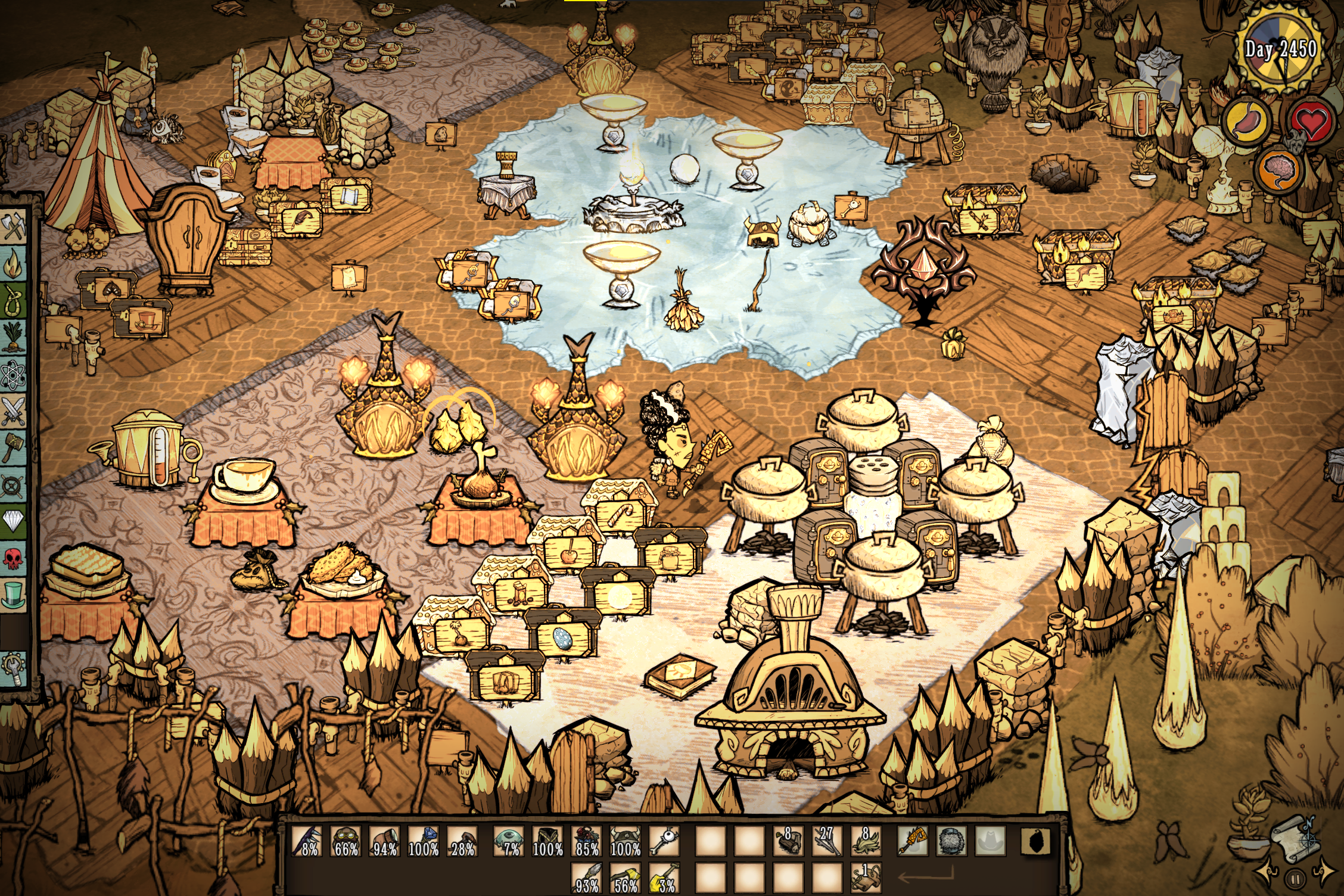Screen dimensions: 1344x896
Task: Select the rope-icon Survival crafting tab
Action: point(13,300)
